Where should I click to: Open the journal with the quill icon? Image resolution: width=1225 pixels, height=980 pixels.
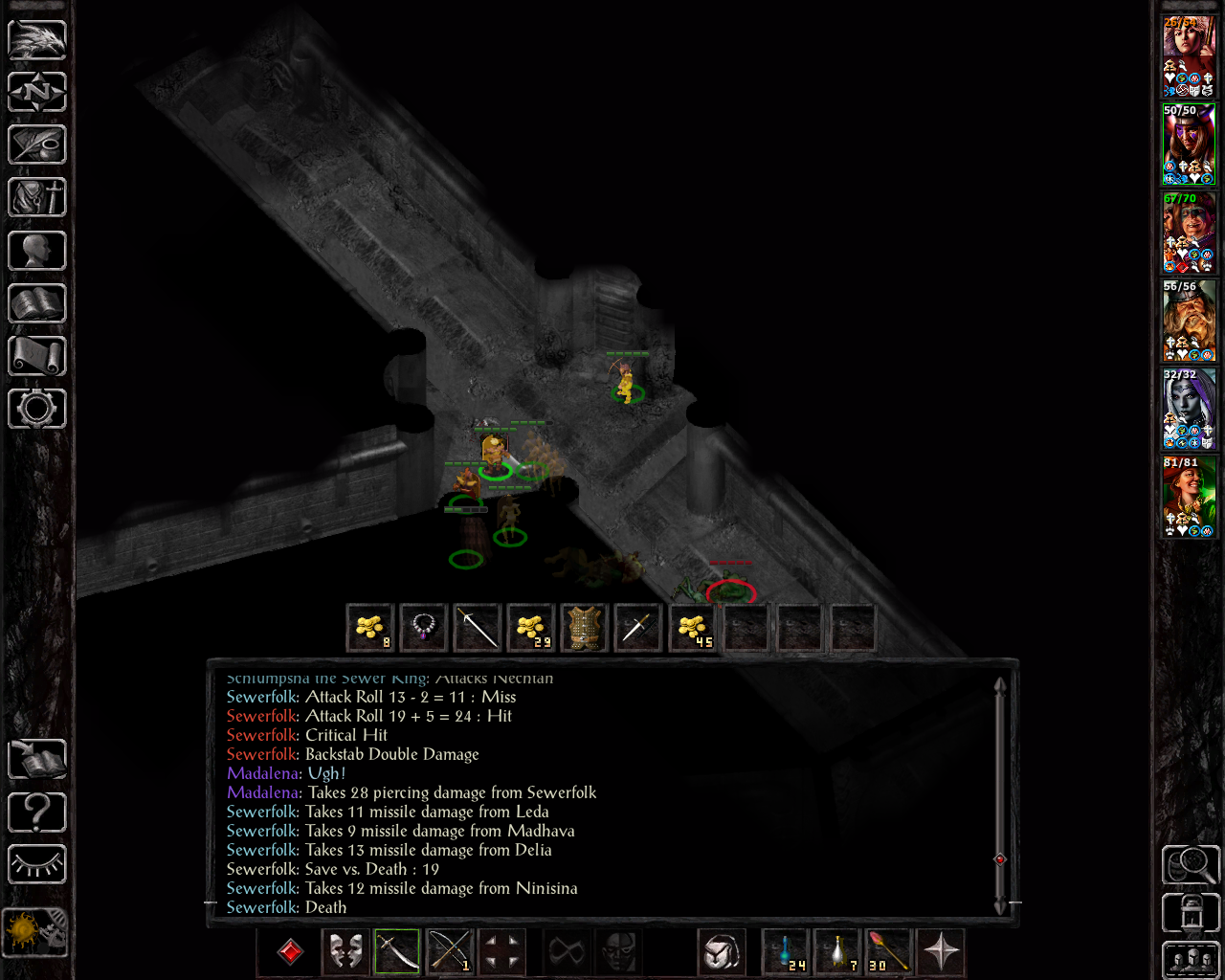[37, 145]
